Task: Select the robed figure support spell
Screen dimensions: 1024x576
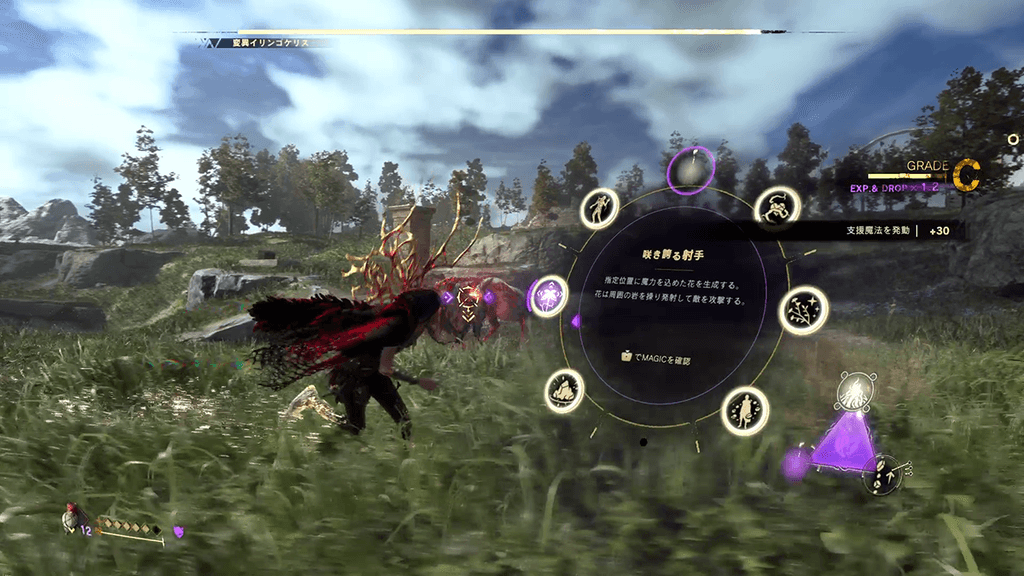Action: pyautogui.click(x=745, y=410)
